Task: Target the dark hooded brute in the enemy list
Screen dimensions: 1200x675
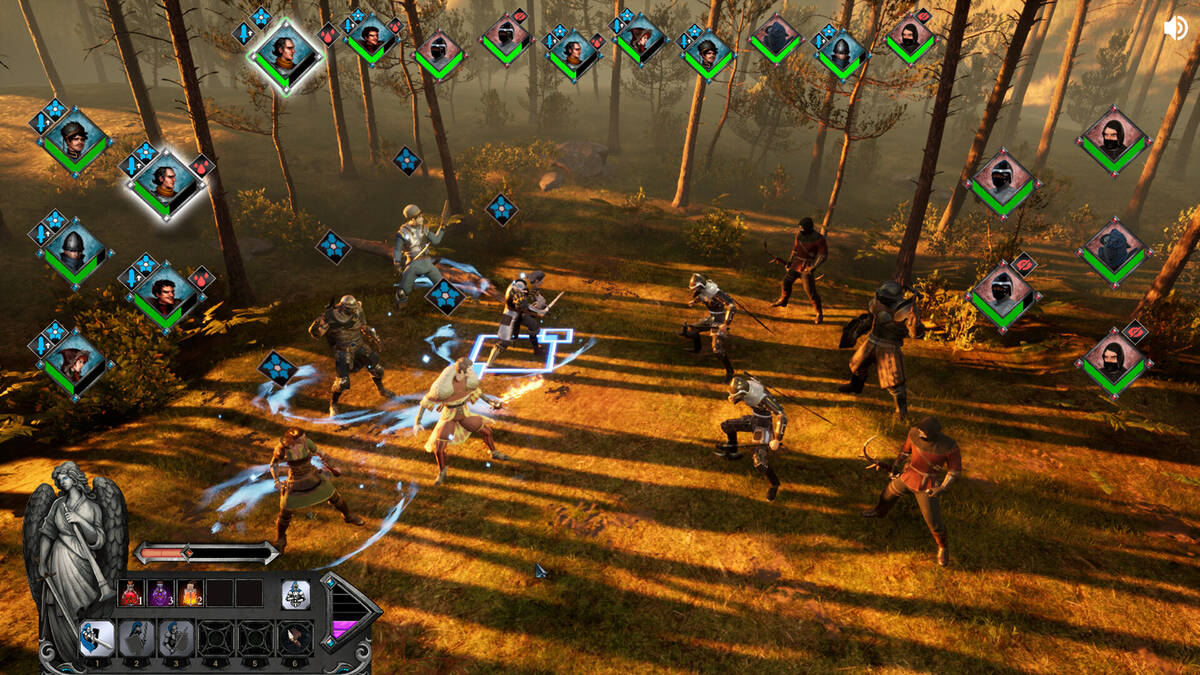Action: click(x=1113, y=250)
